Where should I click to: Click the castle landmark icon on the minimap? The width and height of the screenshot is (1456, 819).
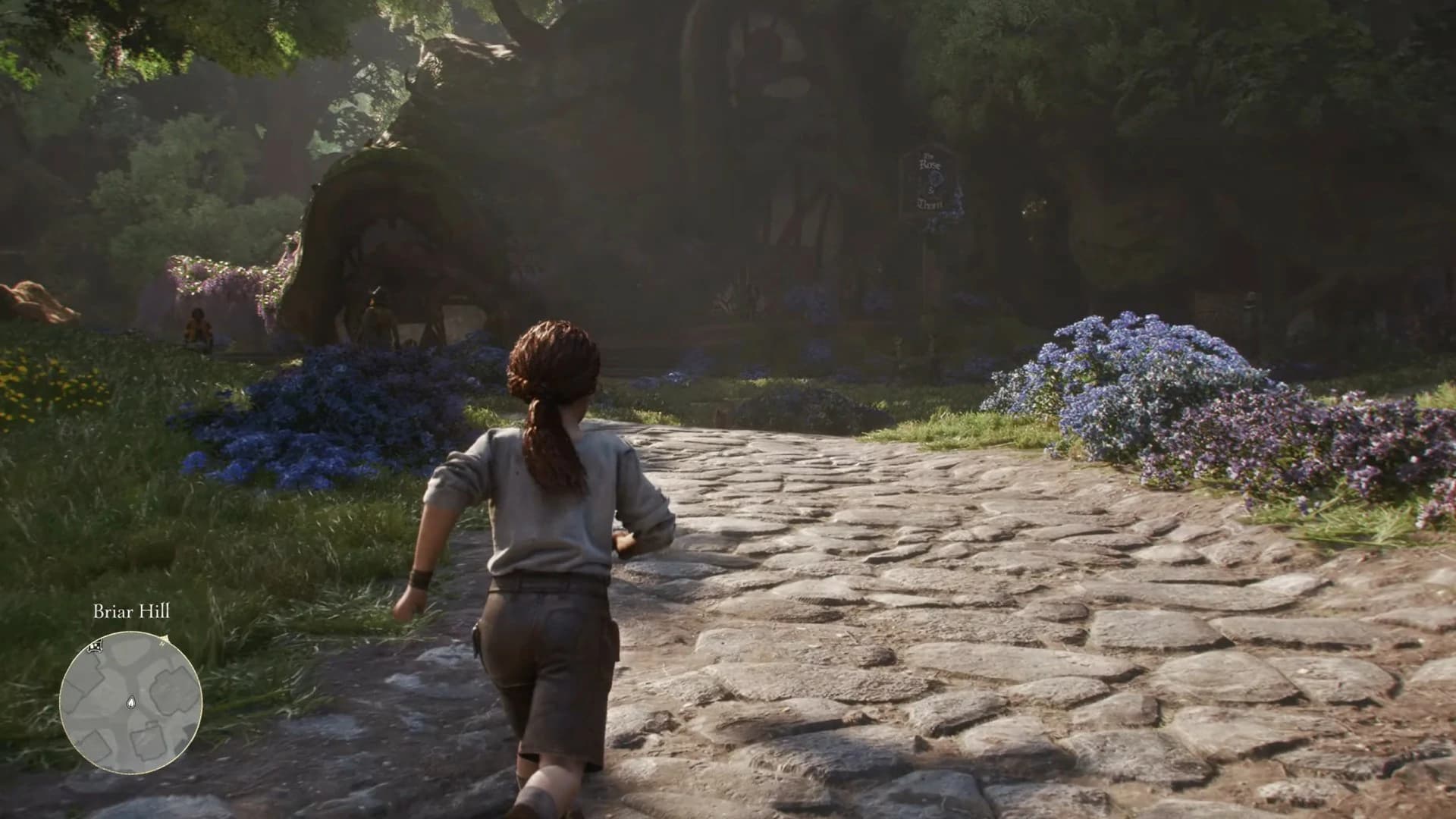tap(95, 647)
